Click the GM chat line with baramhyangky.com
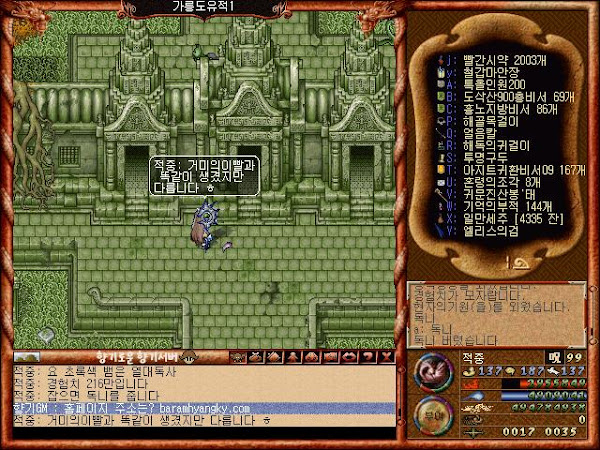 pyautogui.click(x=202, y=408)
